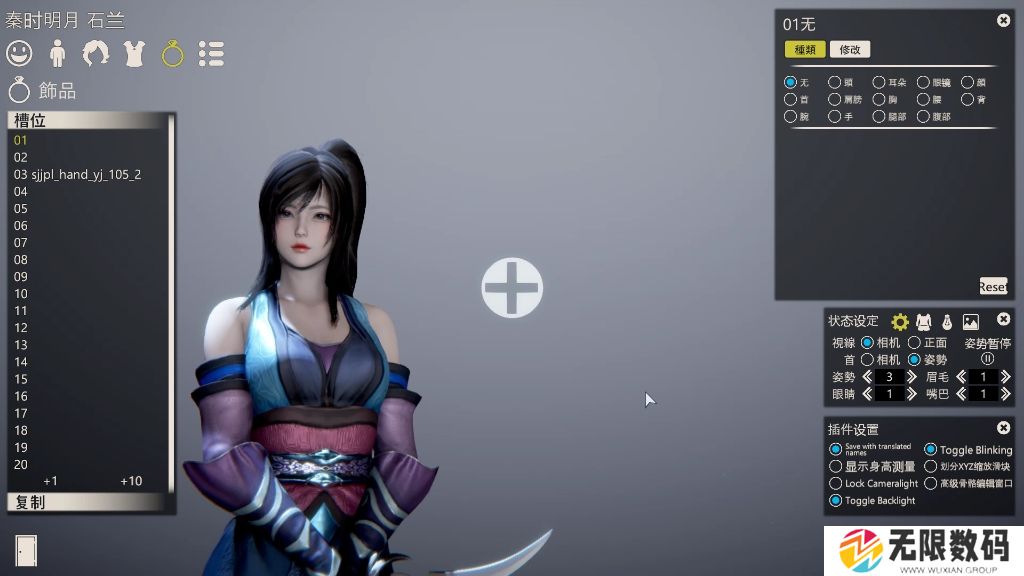Set gaze direction to 正面
1024x576 pixels.
(914, 343)
